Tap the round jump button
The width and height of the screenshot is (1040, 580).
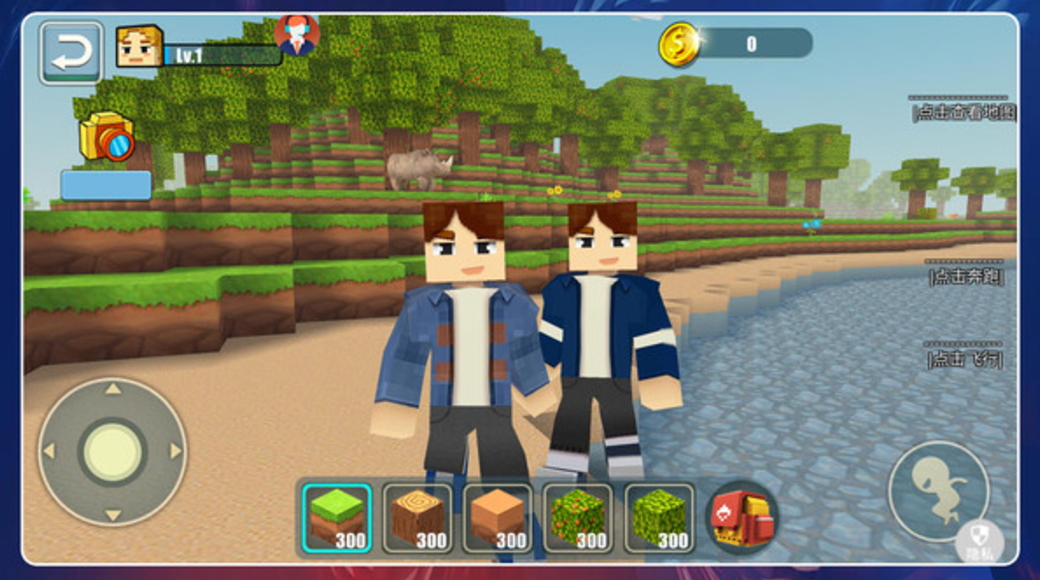click(938, 491)
